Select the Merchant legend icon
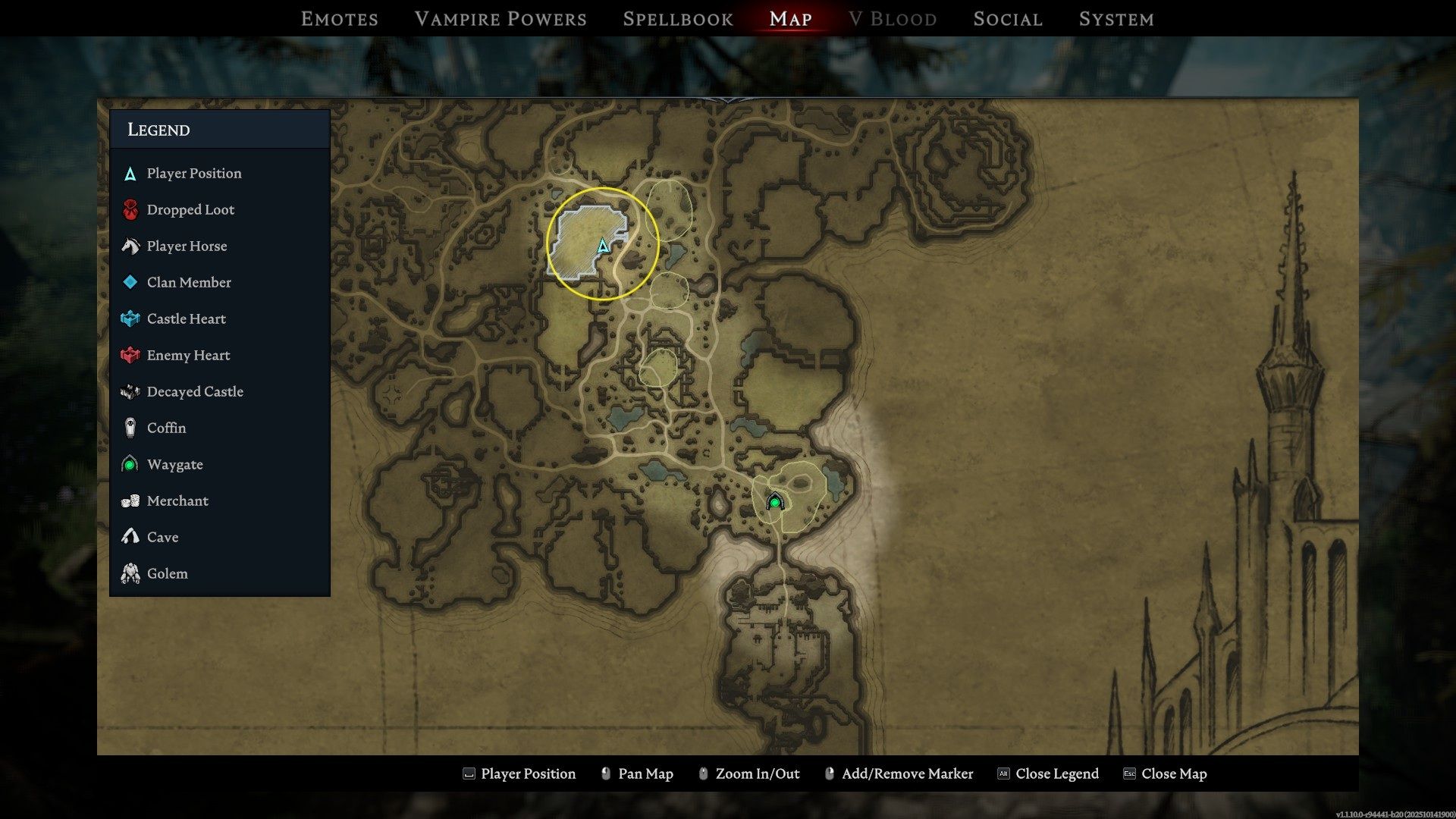This screenshot has height=819, width=1456. tap(130, 500)
